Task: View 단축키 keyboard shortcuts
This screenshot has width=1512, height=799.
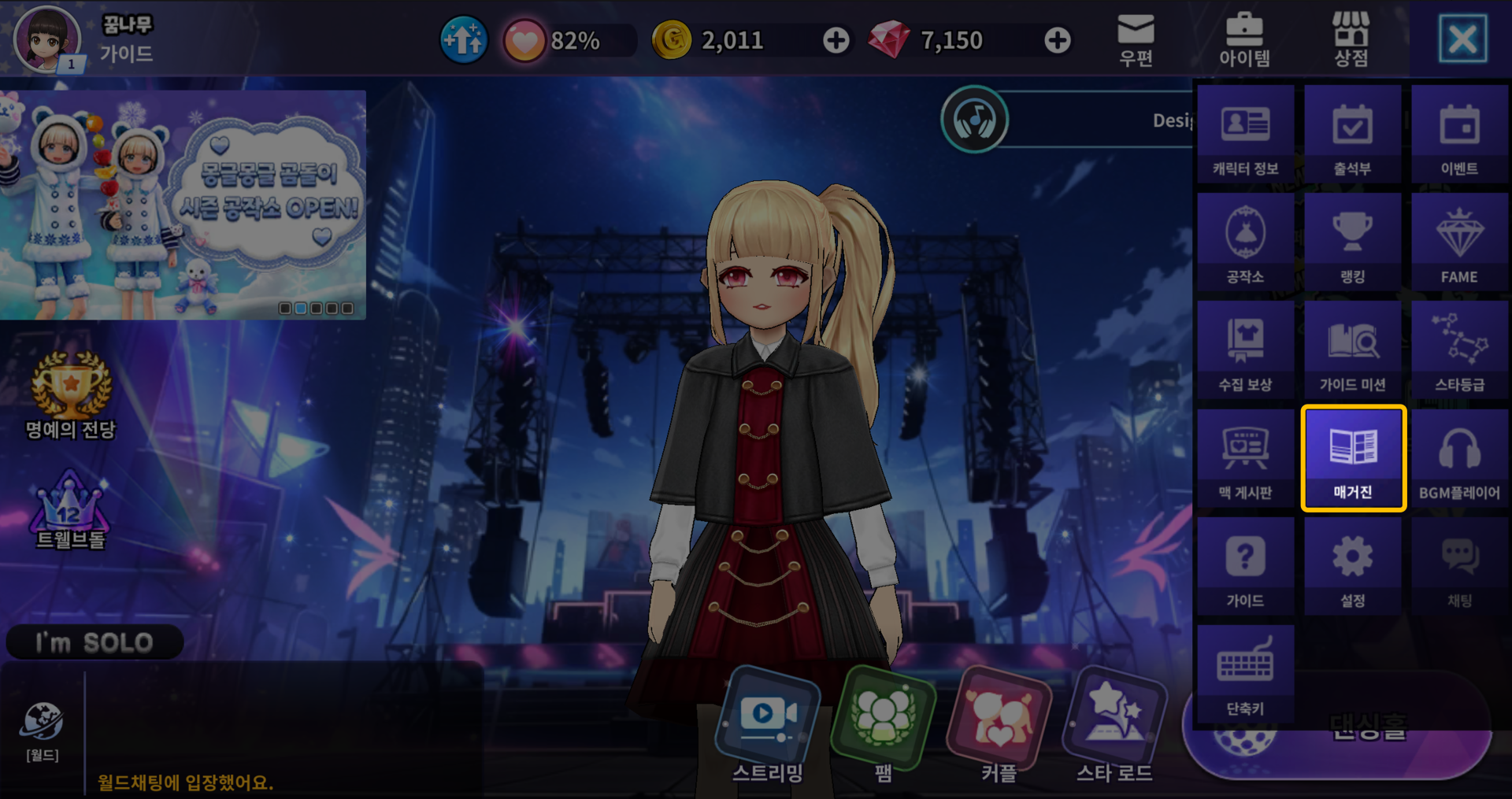Action: coord(1245,675)
